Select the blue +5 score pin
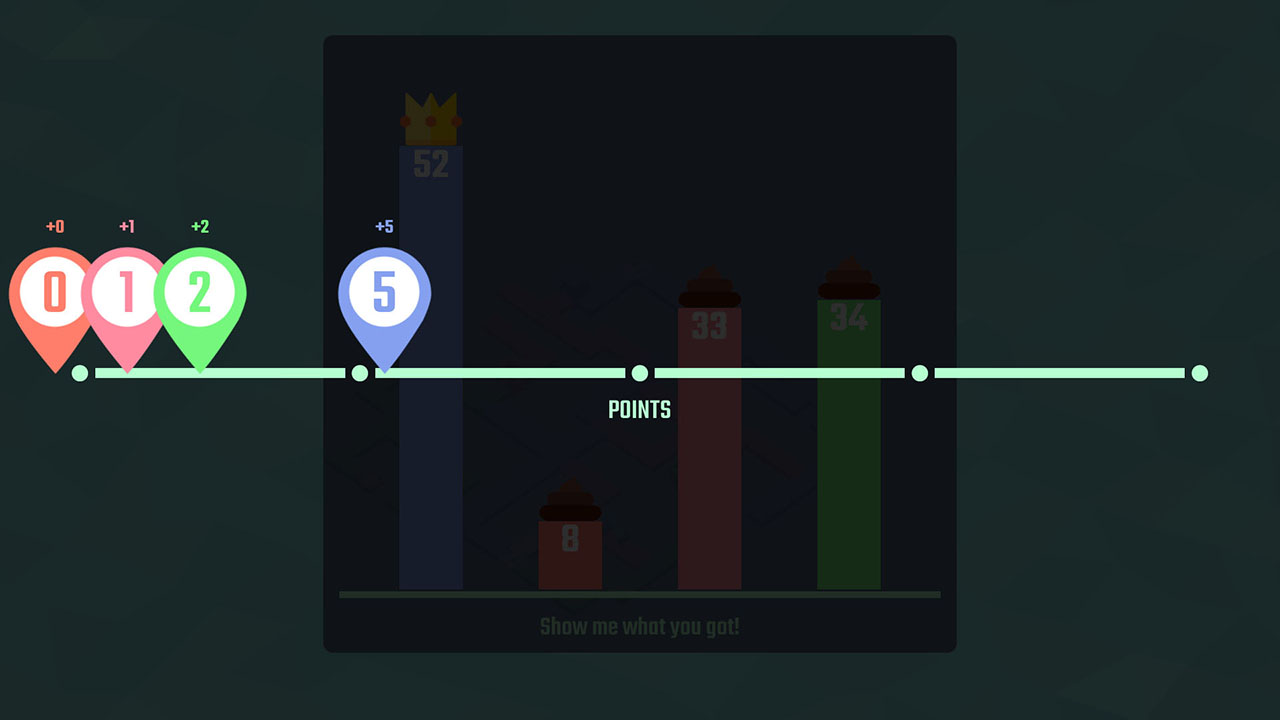 [385, 293]
